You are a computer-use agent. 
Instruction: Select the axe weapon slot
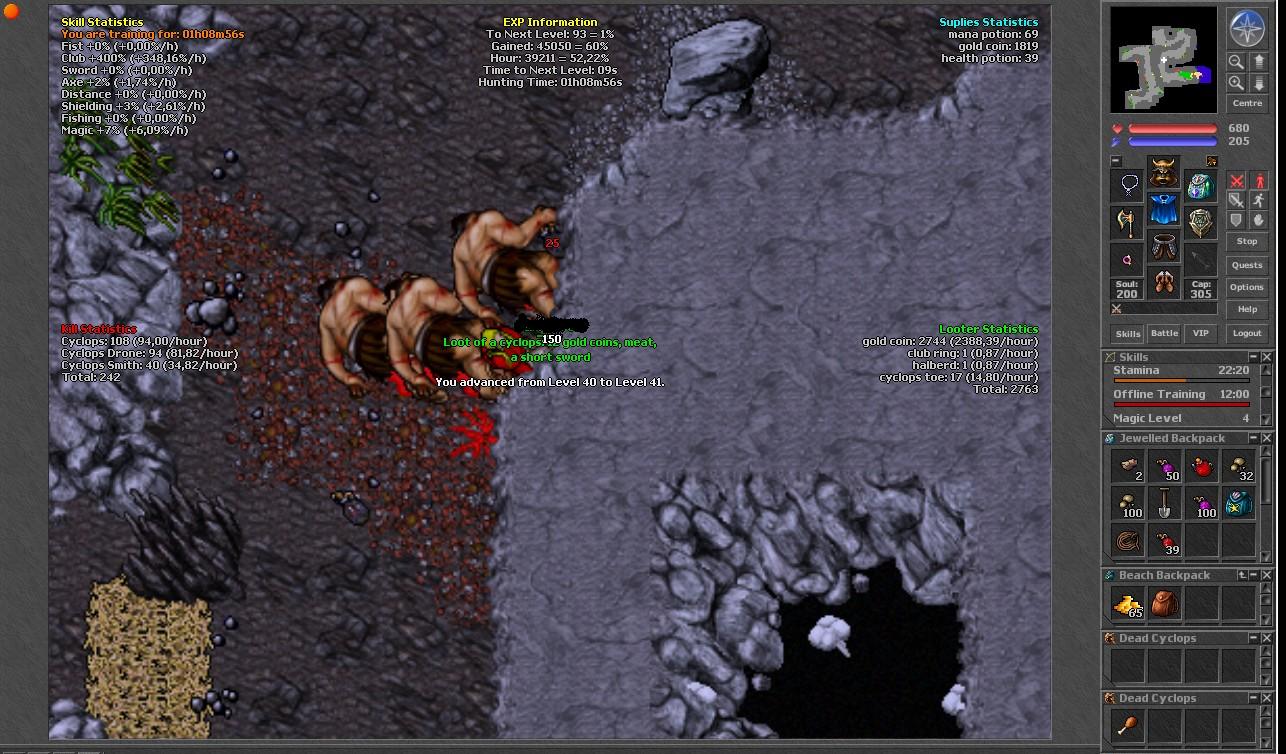pos(1128,221)
